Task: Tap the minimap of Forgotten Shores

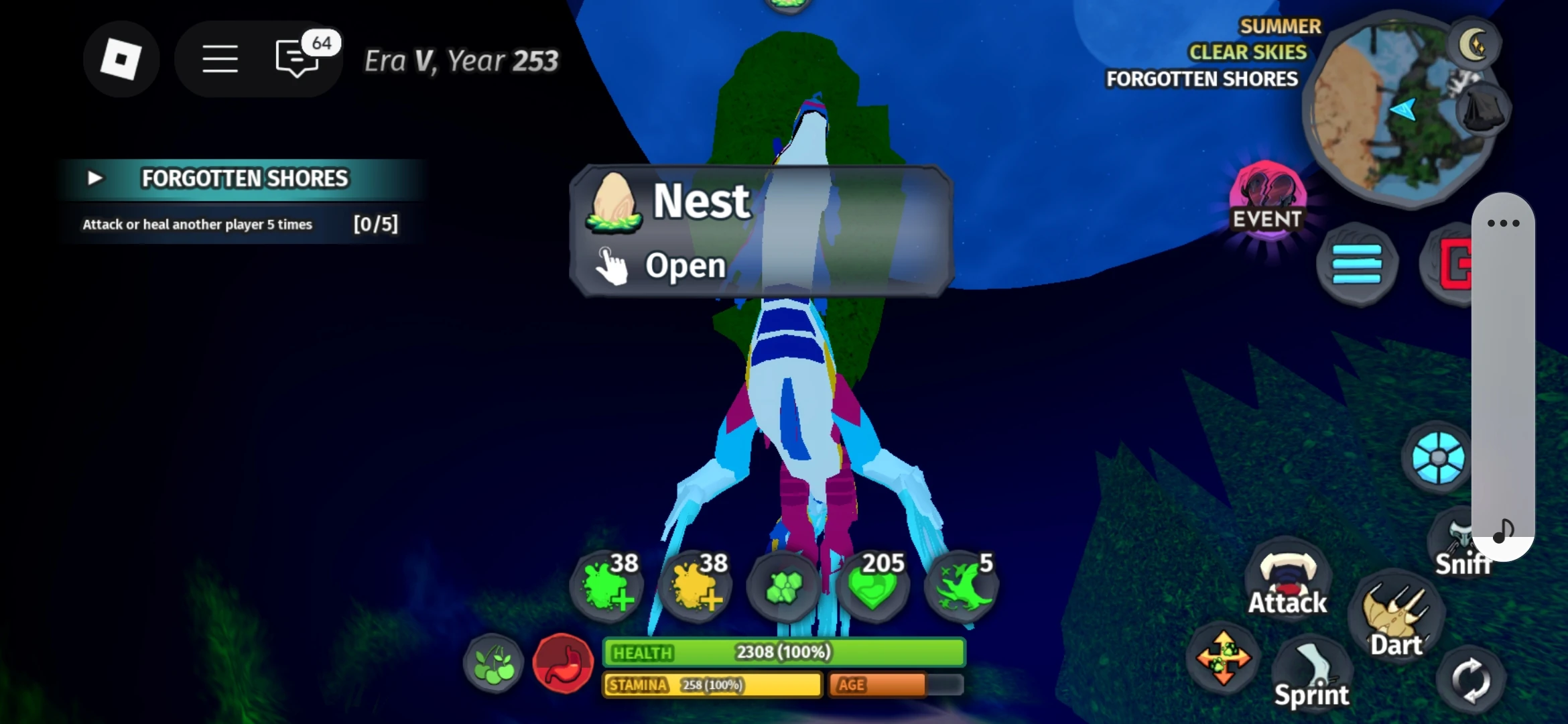Action: point(1402,104)
